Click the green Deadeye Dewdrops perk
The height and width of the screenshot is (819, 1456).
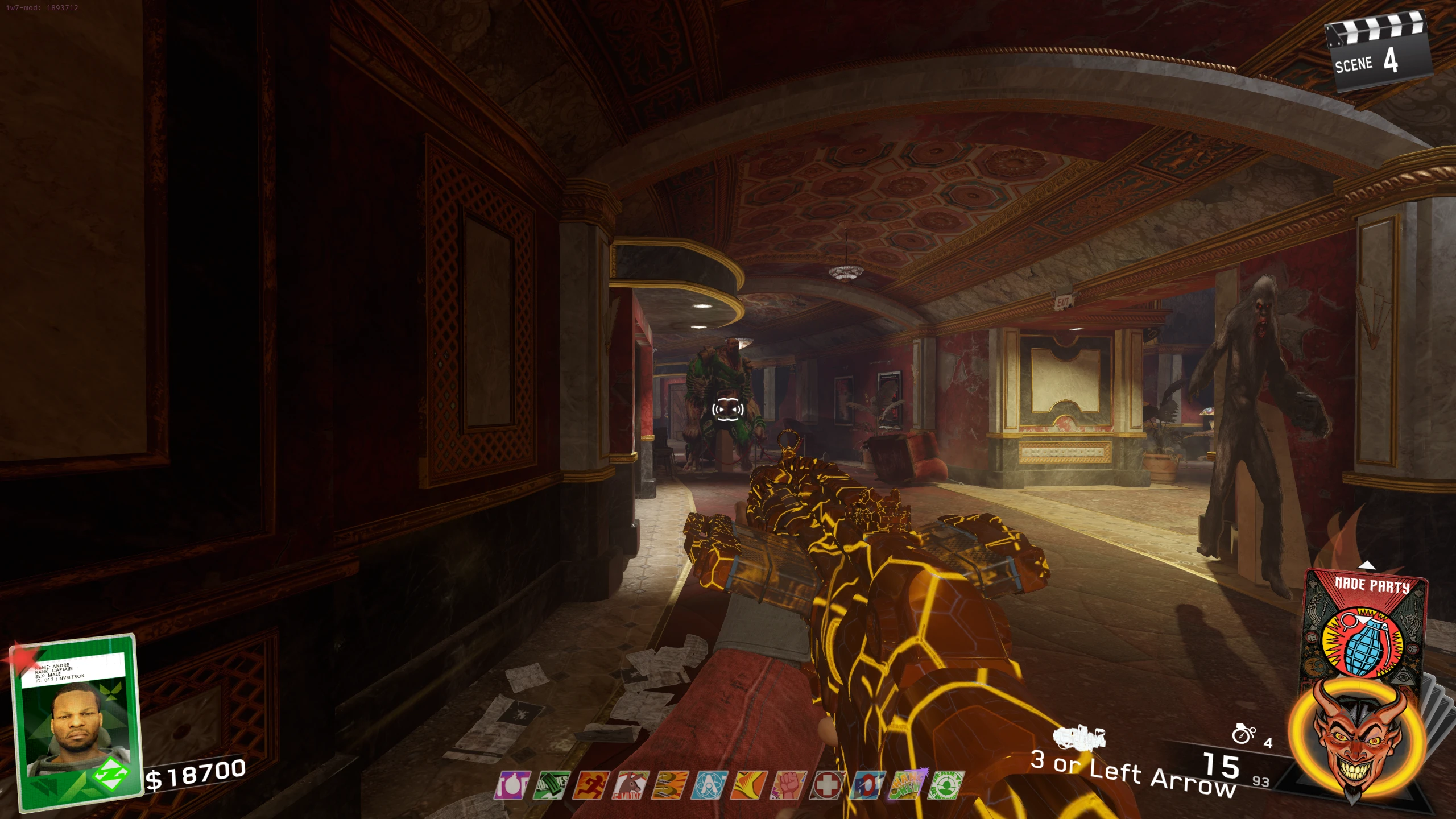[x=946, y=785]
